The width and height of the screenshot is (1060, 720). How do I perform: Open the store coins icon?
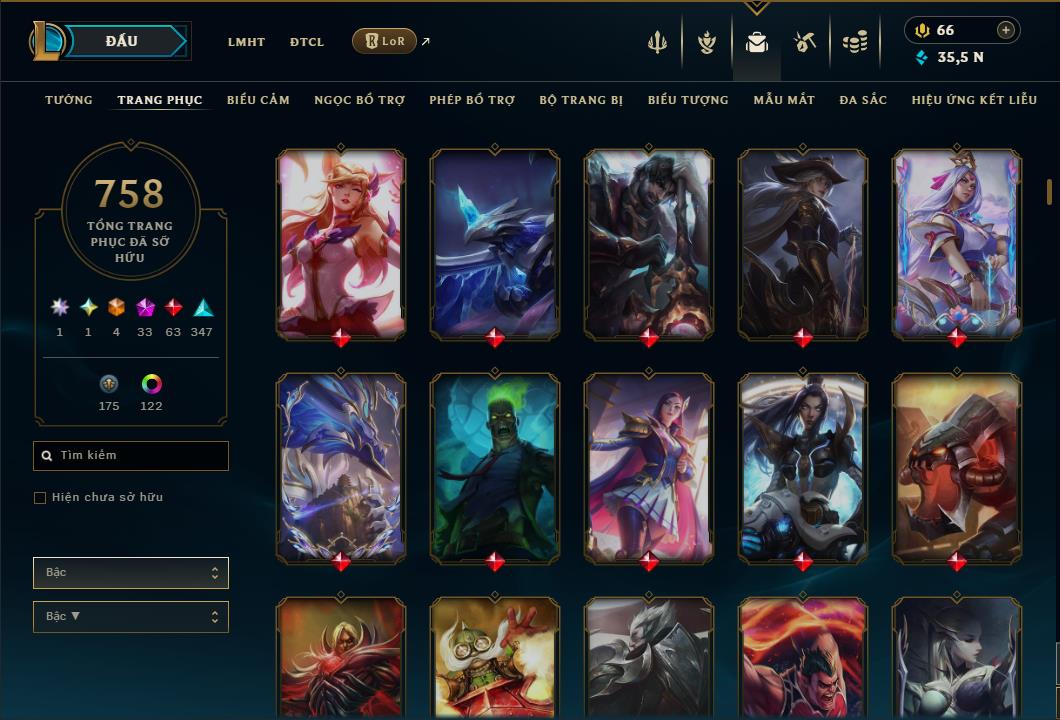(854, 42)
